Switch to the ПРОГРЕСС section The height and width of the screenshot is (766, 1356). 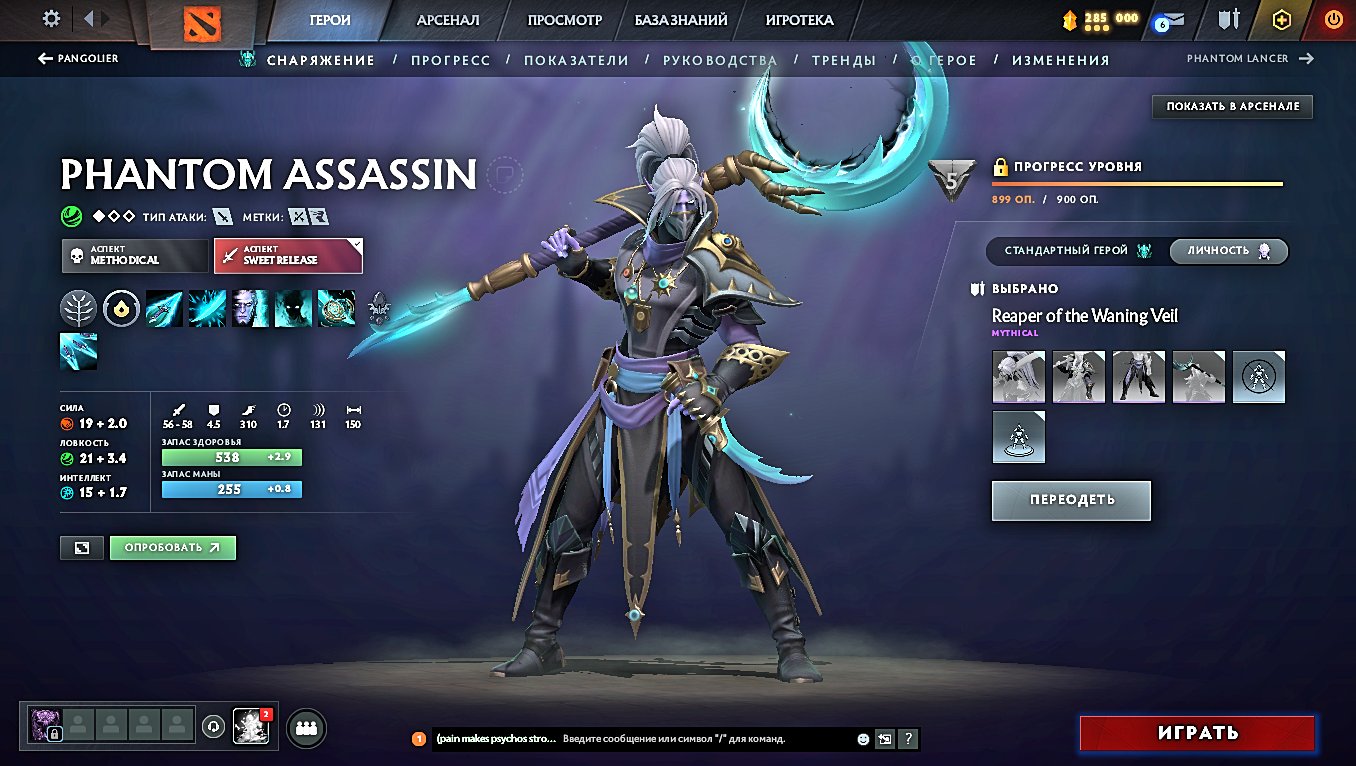[x=448, y=60]
